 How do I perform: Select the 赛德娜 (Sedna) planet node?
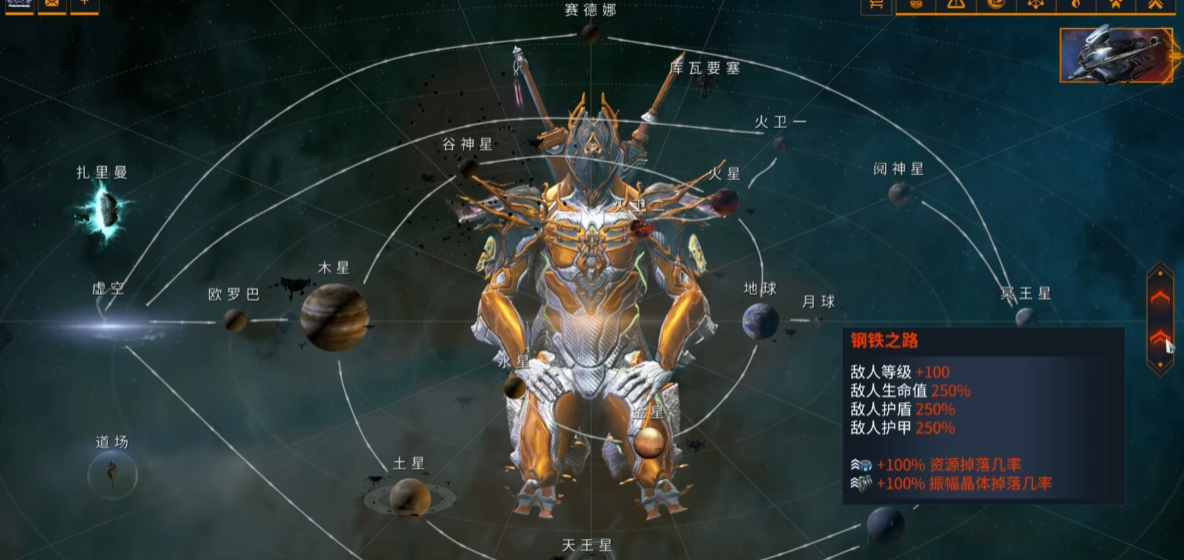[591, 34]
